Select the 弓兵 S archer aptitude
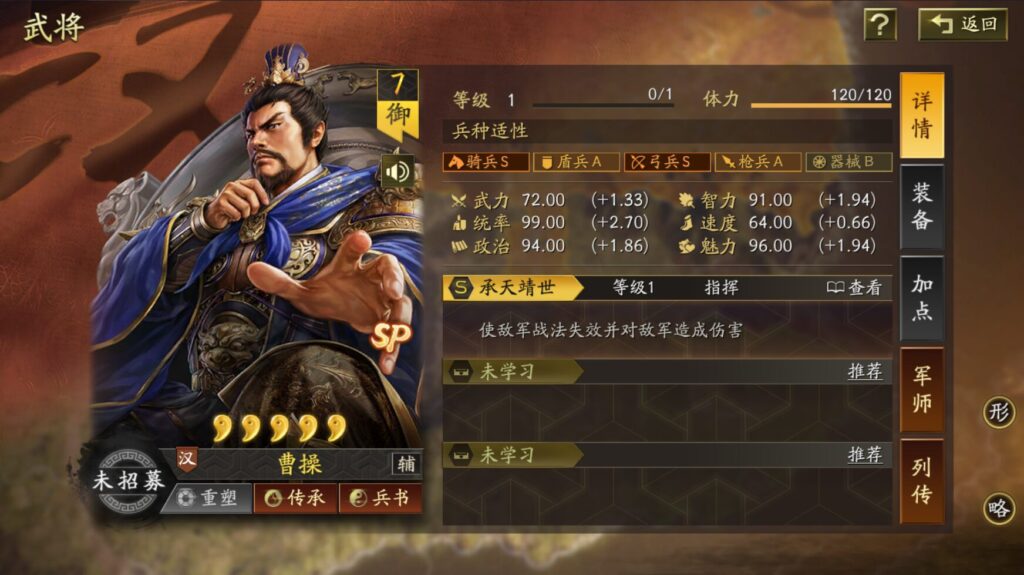 tap(667, 162)
